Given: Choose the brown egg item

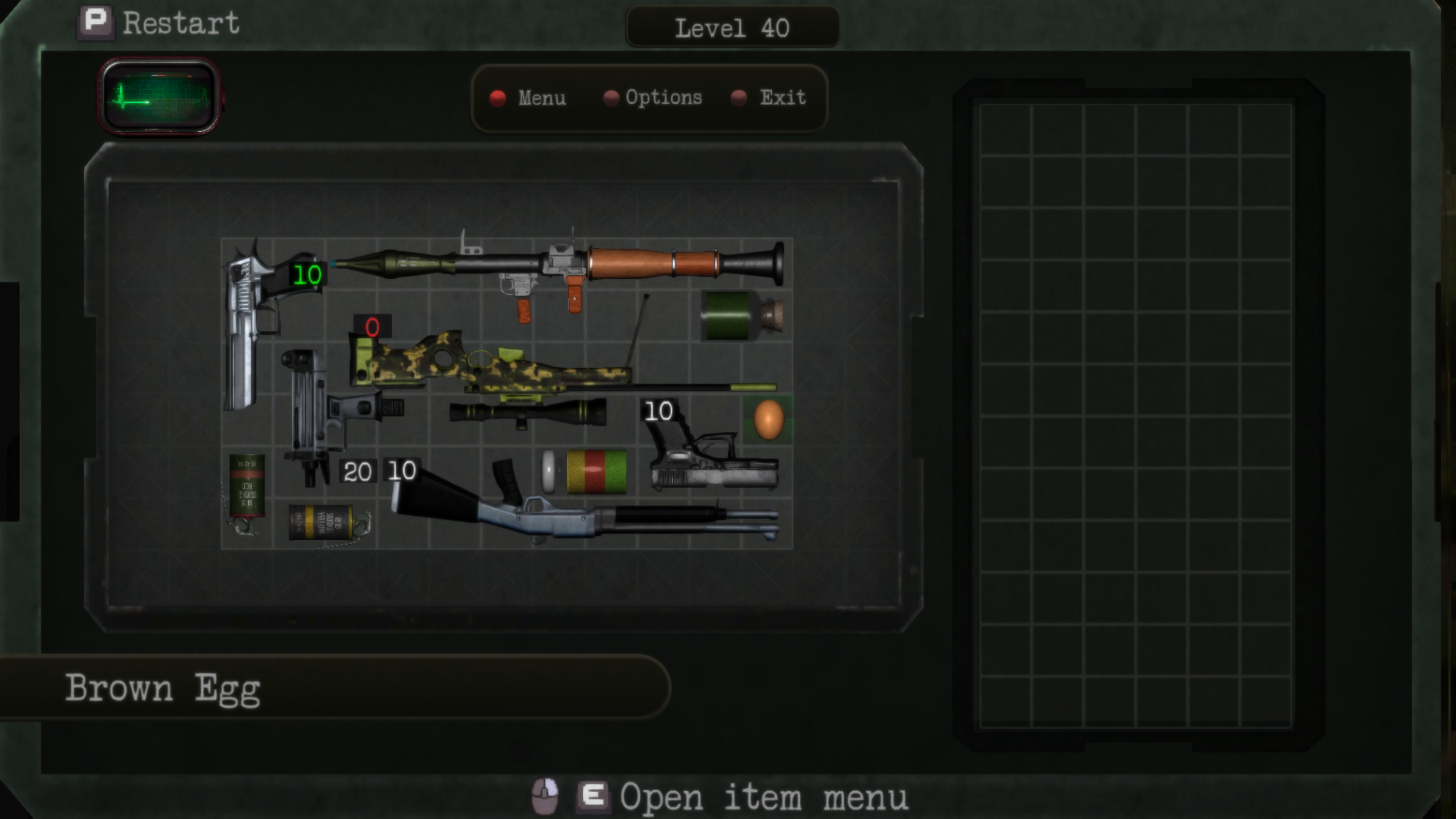Looking at the screenshot, I should pos(768,419).
